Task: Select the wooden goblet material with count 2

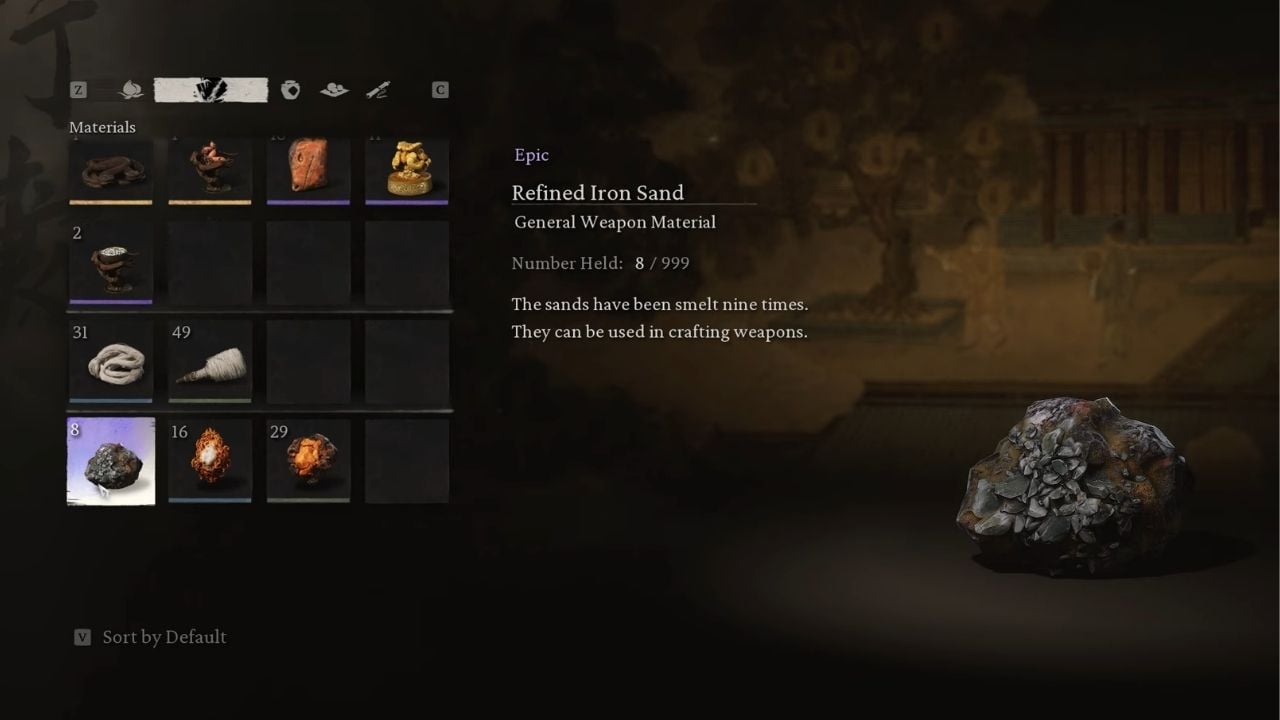Action: pyautogui.click(x=111, y=262)
